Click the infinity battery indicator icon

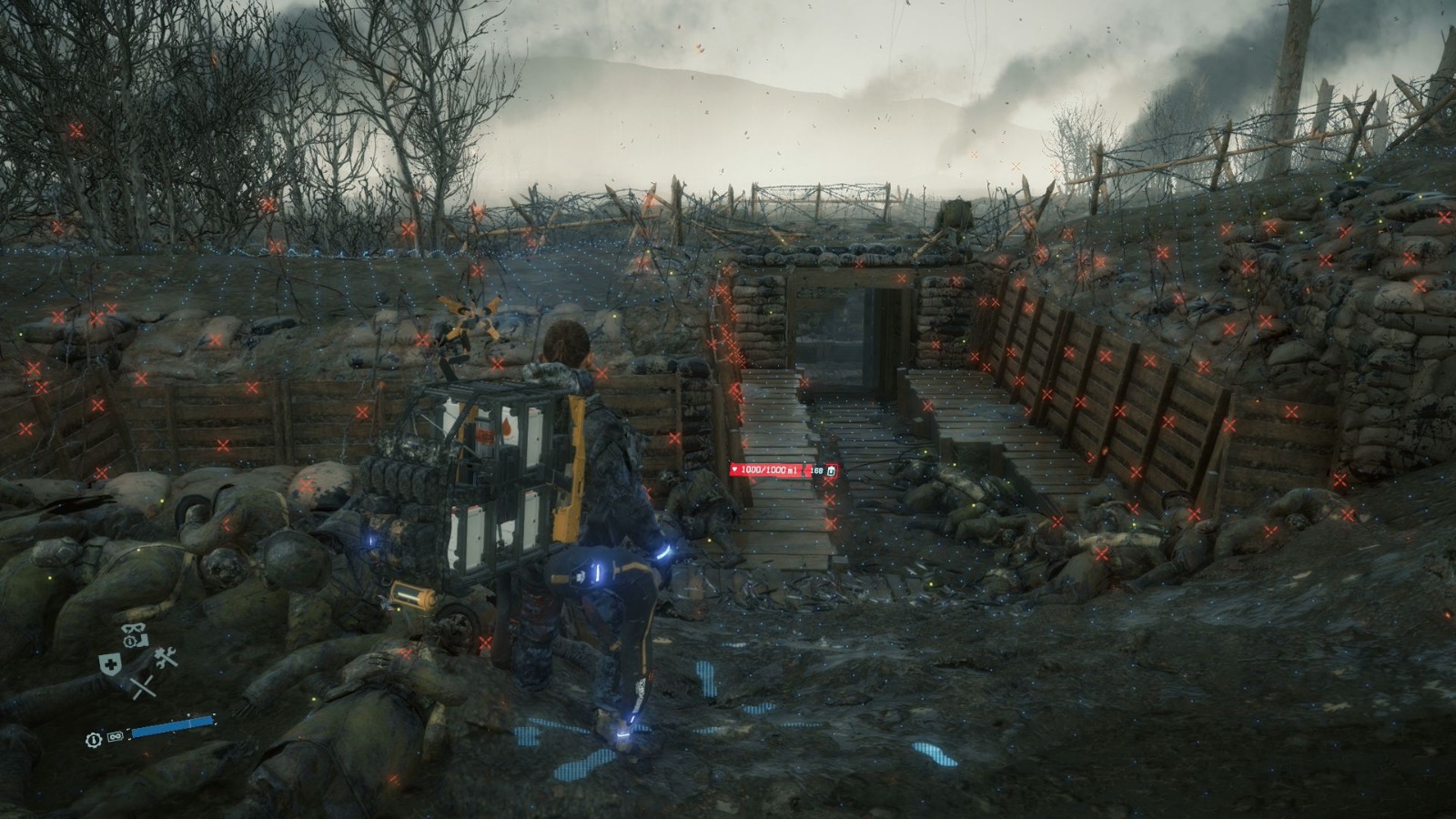tap(115, 736)
